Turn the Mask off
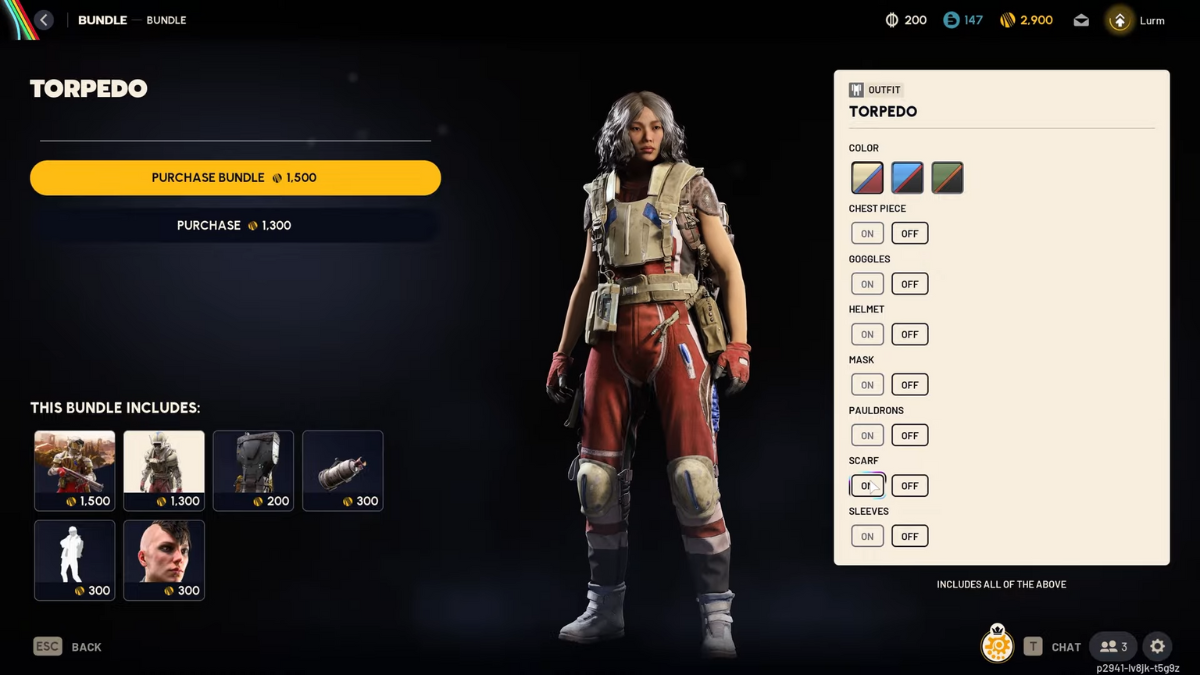 click(x=909, y=385)
